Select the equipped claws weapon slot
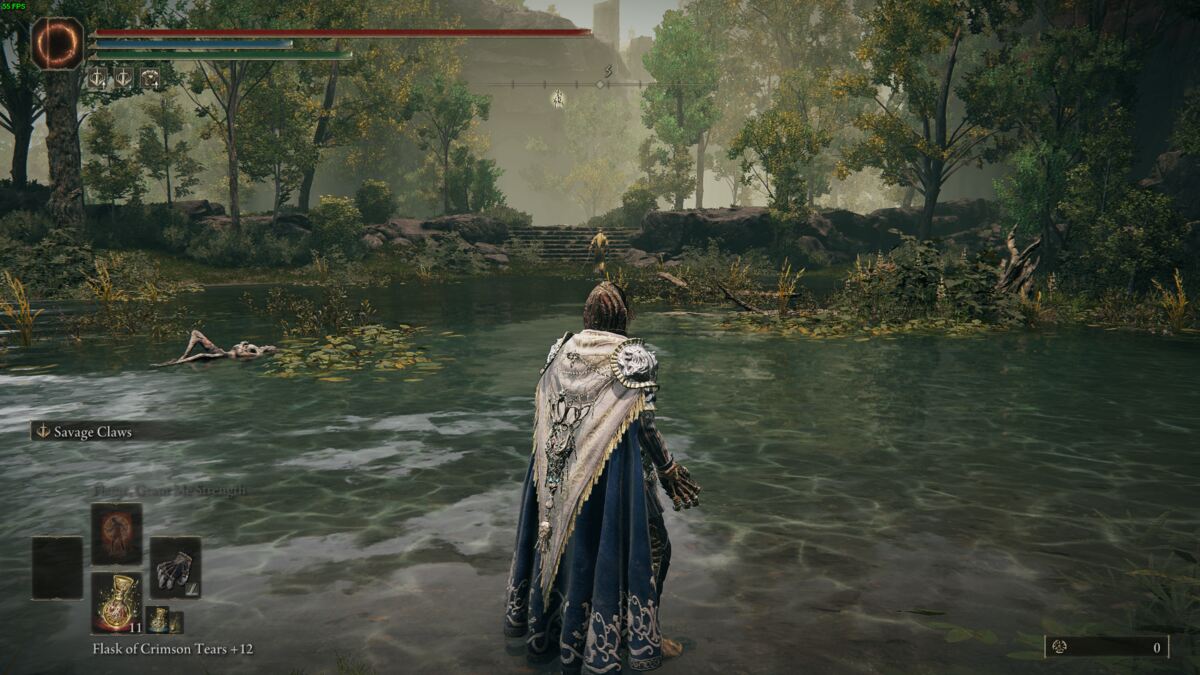This screenshot has height=675, width=1200. click(x=175, y=568)
